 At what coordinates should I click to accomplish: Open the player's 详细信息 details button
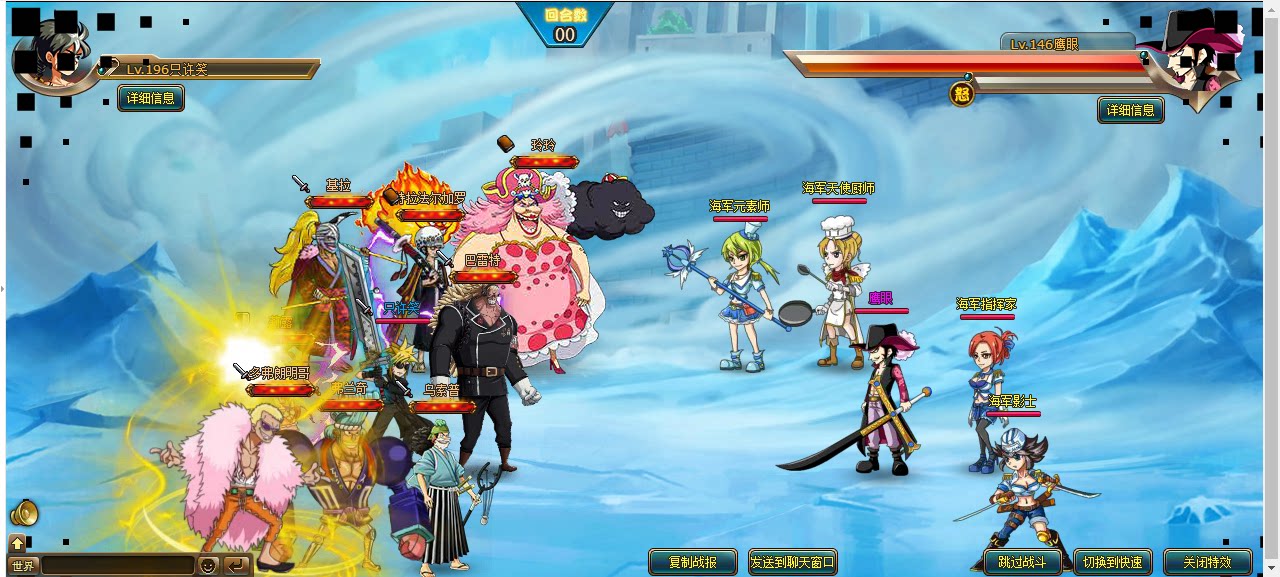tap(151, 98)
